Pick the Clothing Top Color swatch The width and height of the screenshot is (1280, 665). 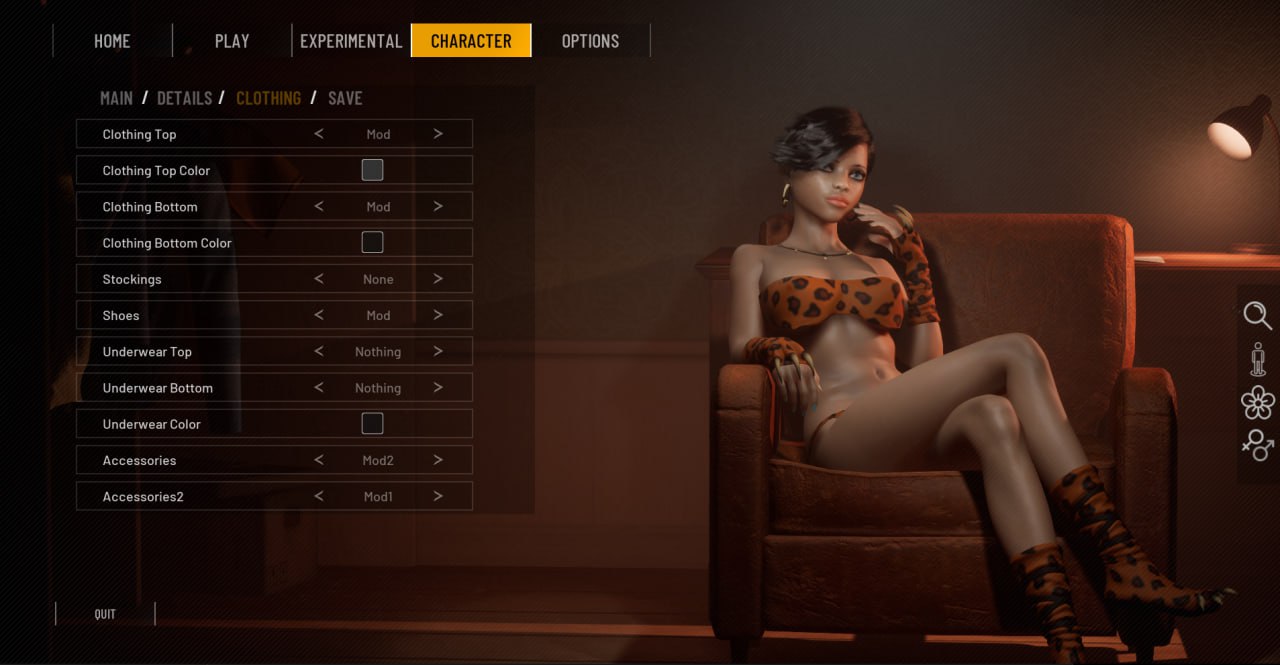(372, 170)
